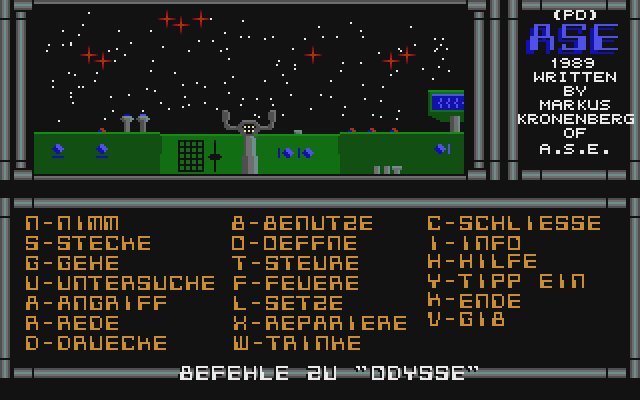Click the OEFFNE verb
Screen dimensions: 640x400
tap(295, 243)
